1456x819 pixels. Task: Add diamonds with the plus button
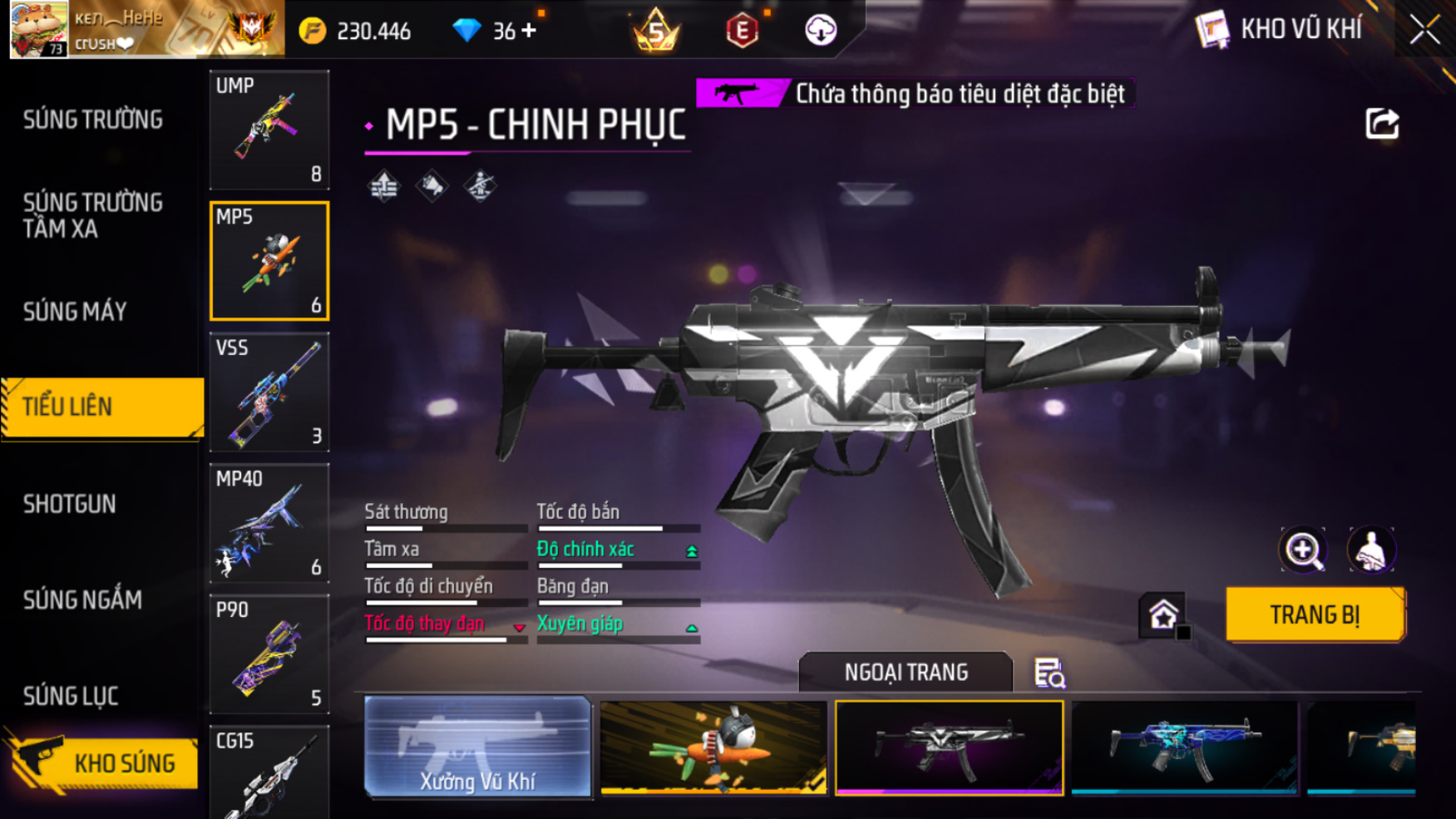[x=528, y=31]
